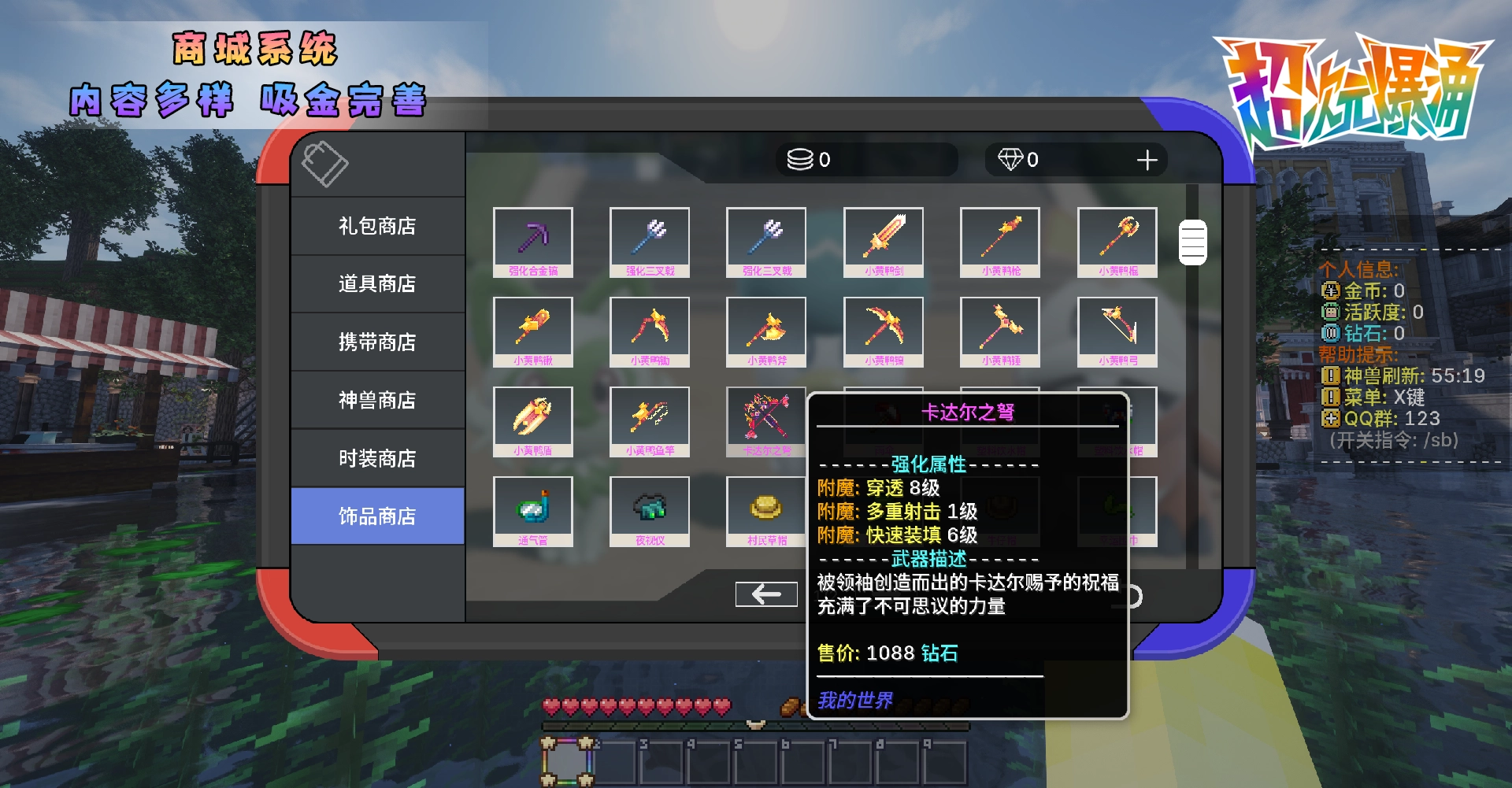The width and height of the screenshot is (1512, 788).
Task: Open the 时装商店 category
Action: [377, 457]
